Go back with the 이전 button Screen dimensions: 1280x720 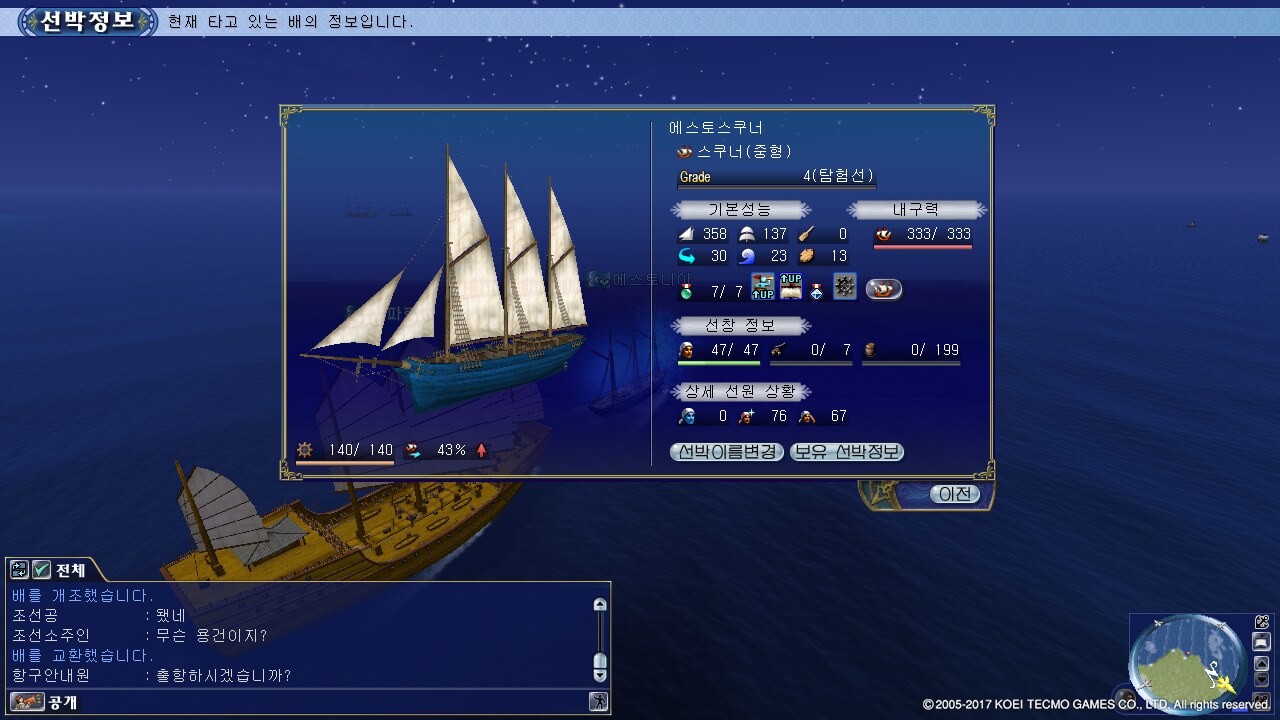954,494
